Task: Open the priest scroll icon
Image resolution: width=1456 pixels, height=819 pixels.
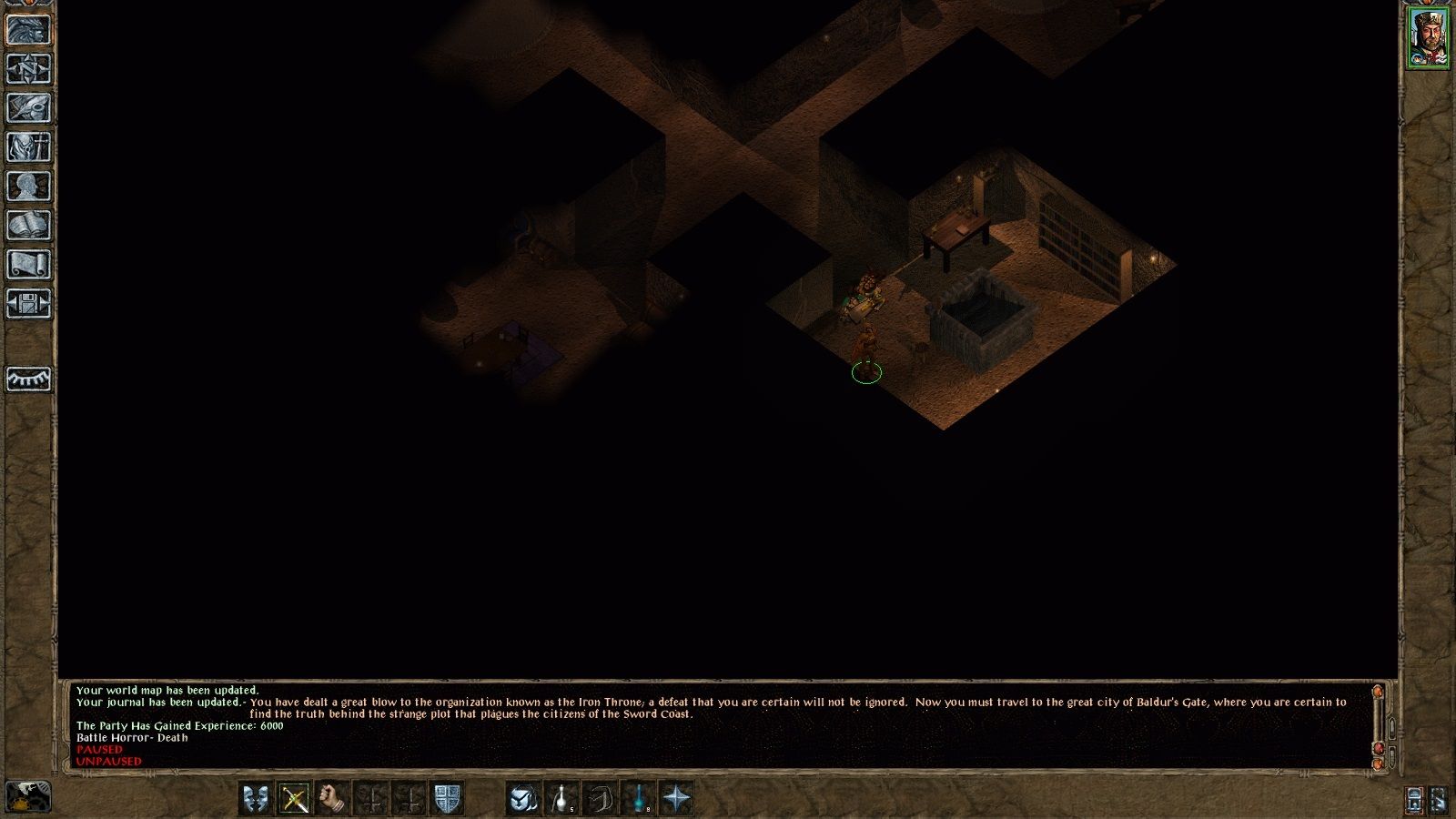Action: pyautogui.click(x=28, y=265)
